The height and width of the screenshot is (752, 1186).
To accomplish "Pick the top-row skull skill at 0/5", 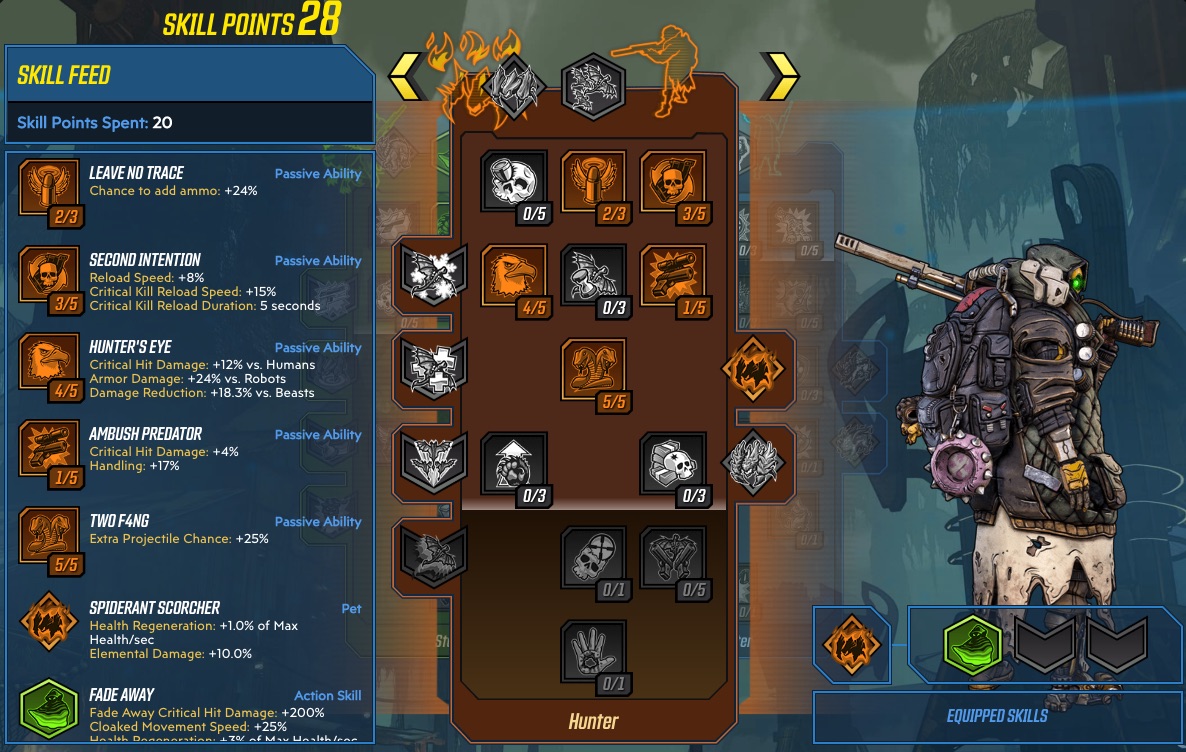I will 514,182.
